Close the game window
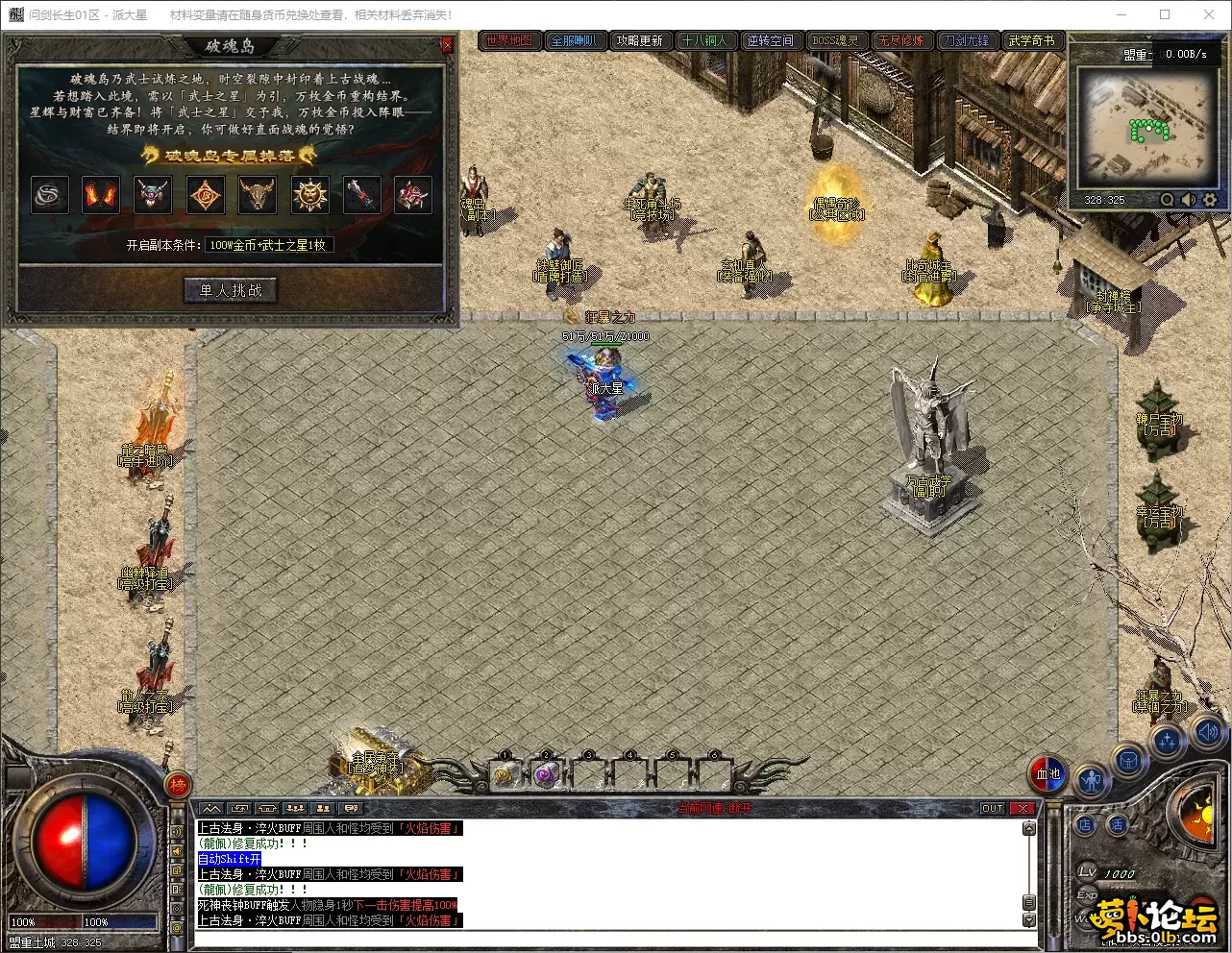1232x953 pixels. click(x=1209, y=14)
